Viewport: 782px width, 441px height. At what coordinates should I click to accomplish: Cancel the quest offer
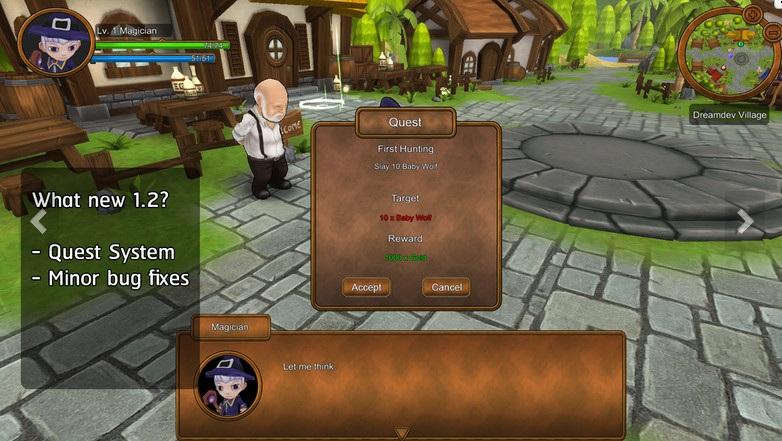click(446, 287)
